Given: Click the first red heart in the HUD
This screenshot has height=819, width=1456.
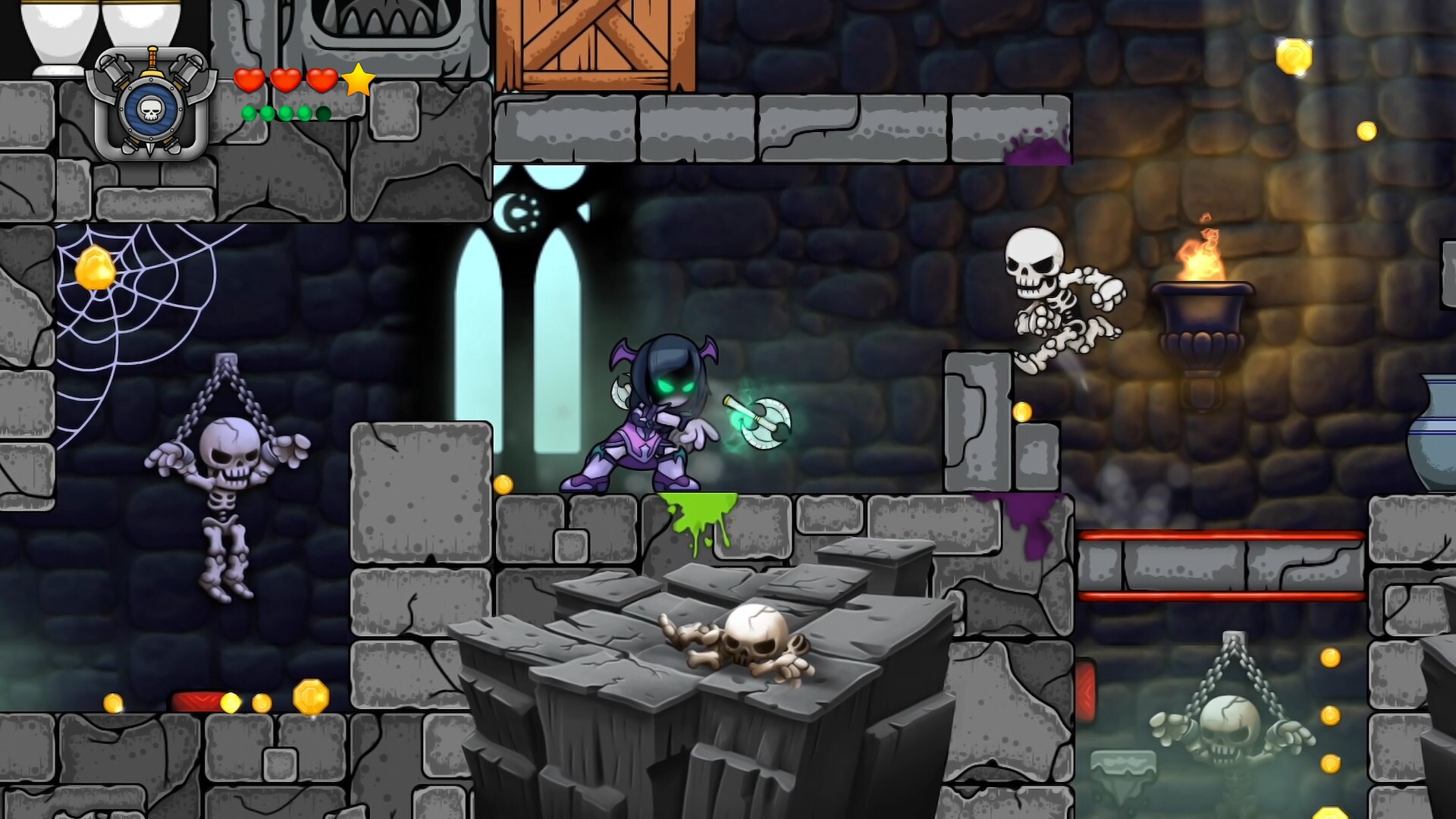Looking at the screenshot, I should click(251, 78).
